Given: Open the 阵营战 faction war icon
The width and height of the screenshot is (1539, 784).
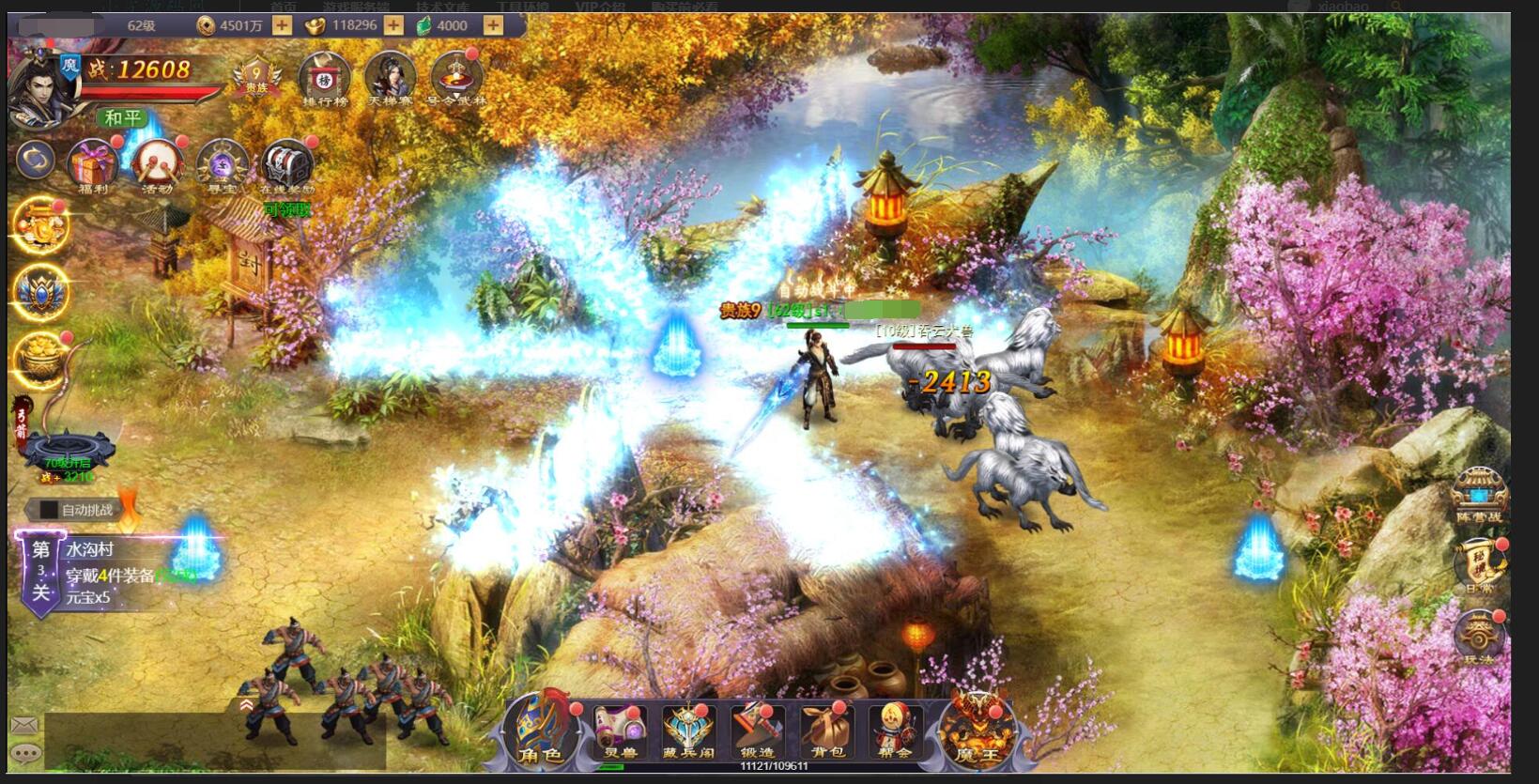Looking at the screenshot, I should point(1479,497).
